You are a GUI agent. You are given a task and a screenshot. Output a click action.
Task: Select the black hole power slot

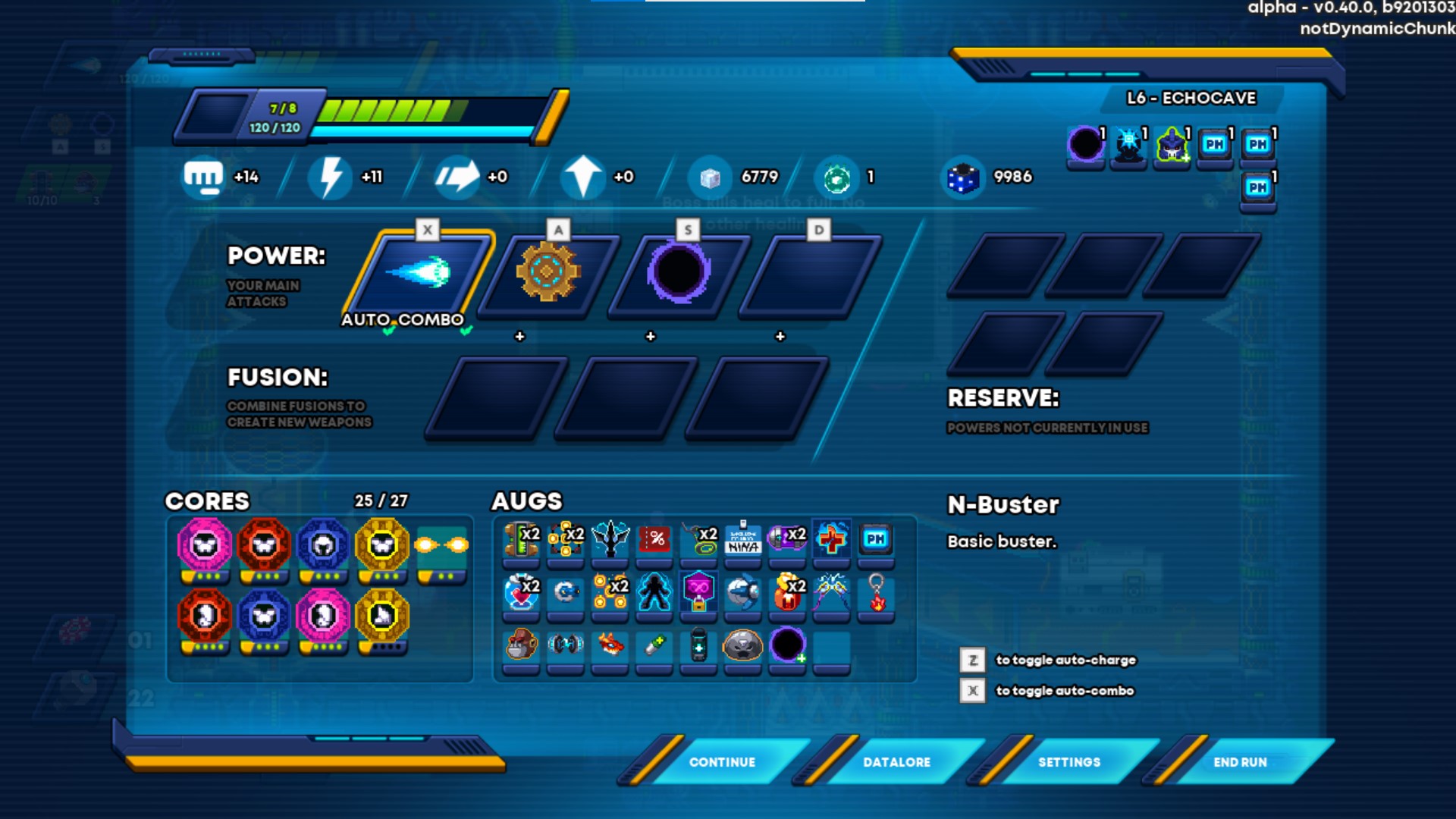(x=678, y=273)
